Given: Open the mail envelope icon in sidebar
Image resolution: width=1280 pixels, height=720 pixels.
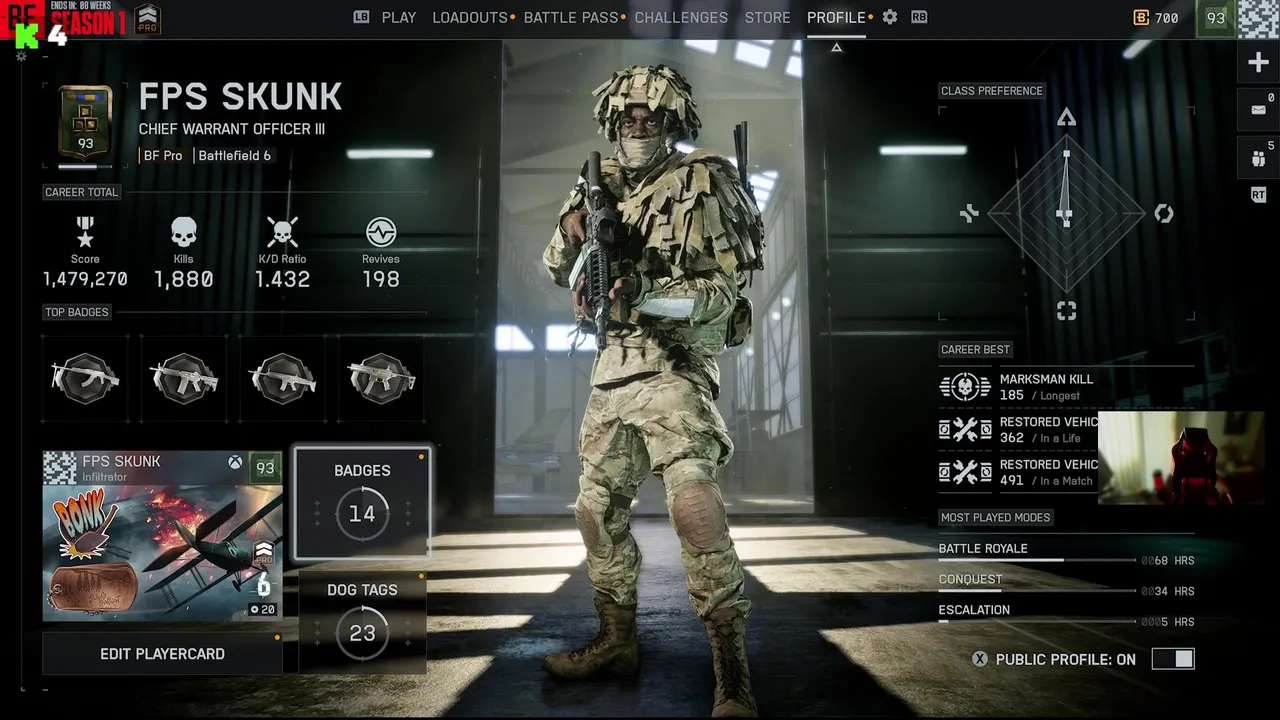Looking at the screenshot, I should (x=1258, y=109).
